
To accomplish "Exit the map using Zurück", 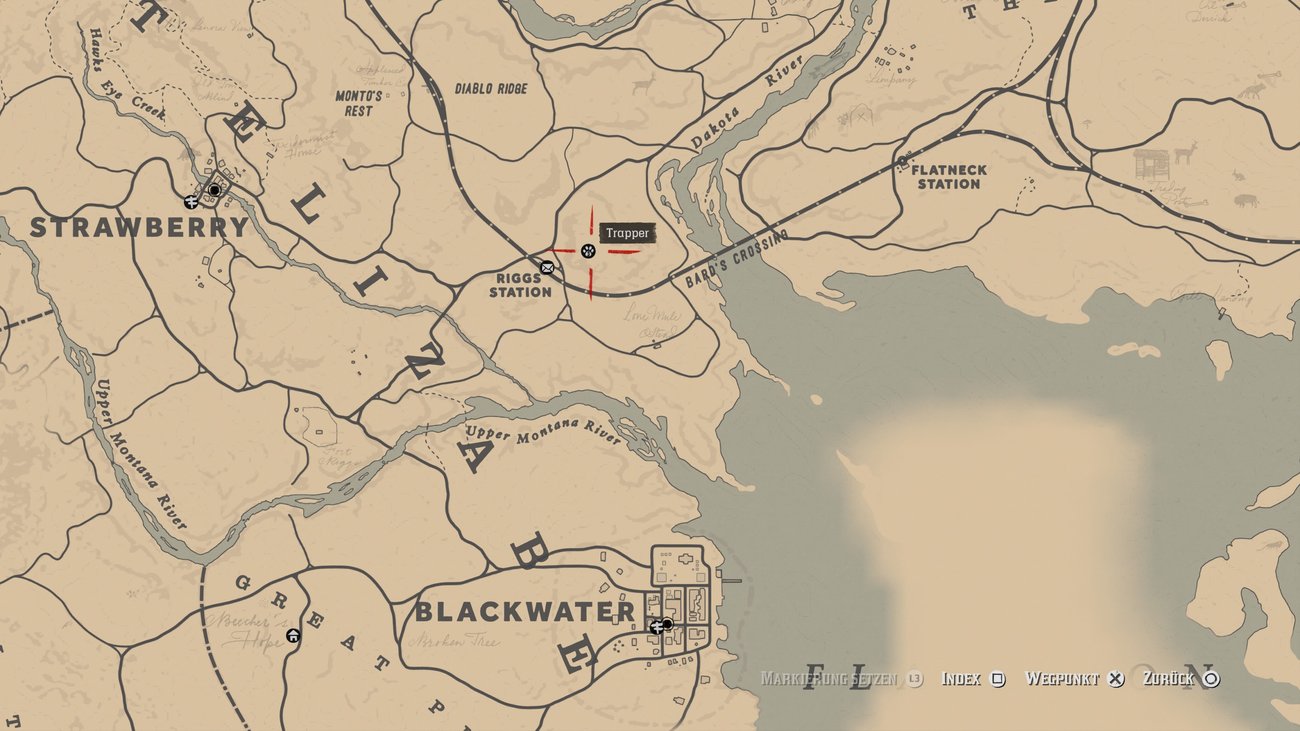I will point(1170,677).
